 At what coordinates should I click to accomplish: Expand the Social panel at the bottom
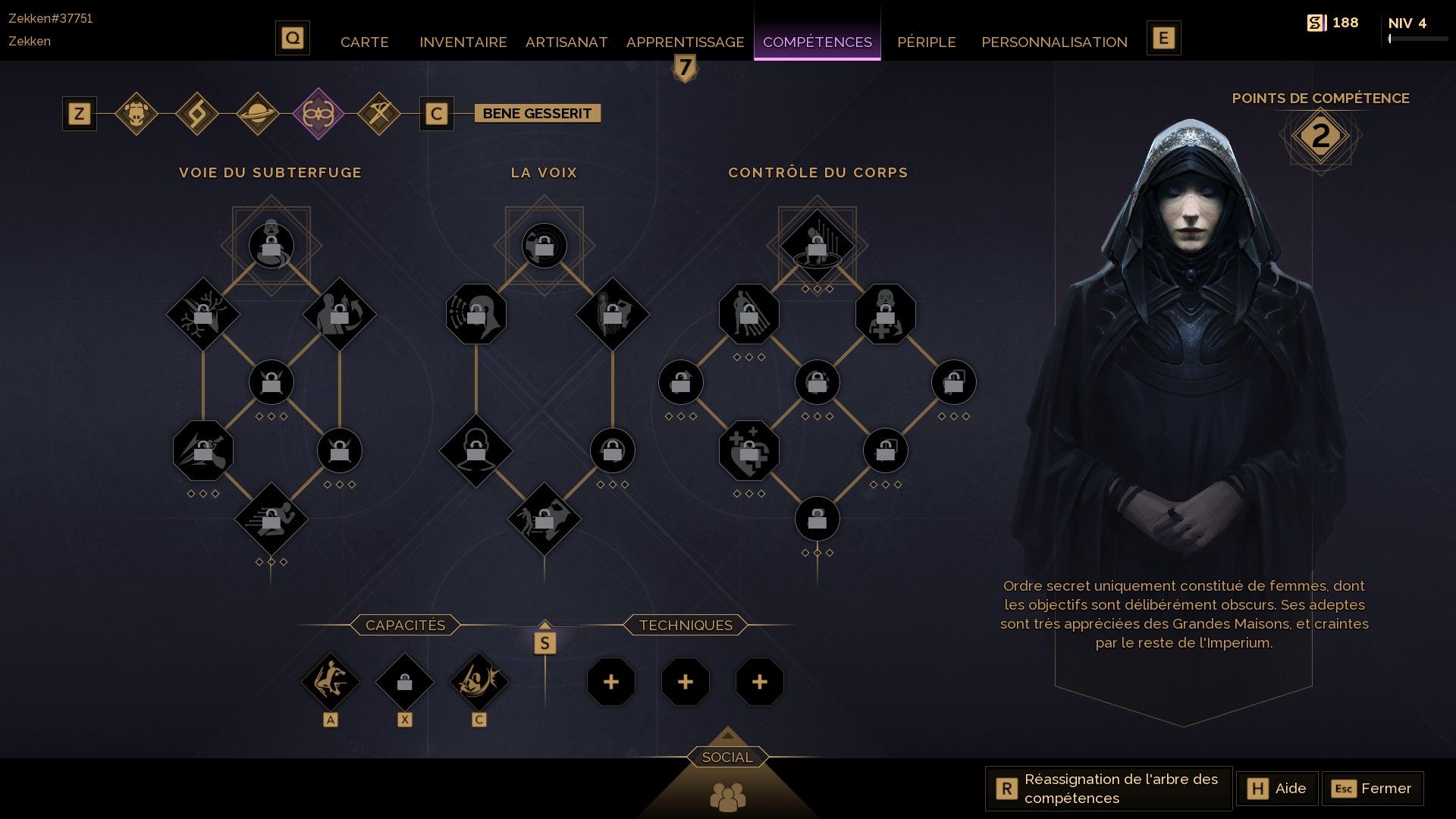coord(727,756)
